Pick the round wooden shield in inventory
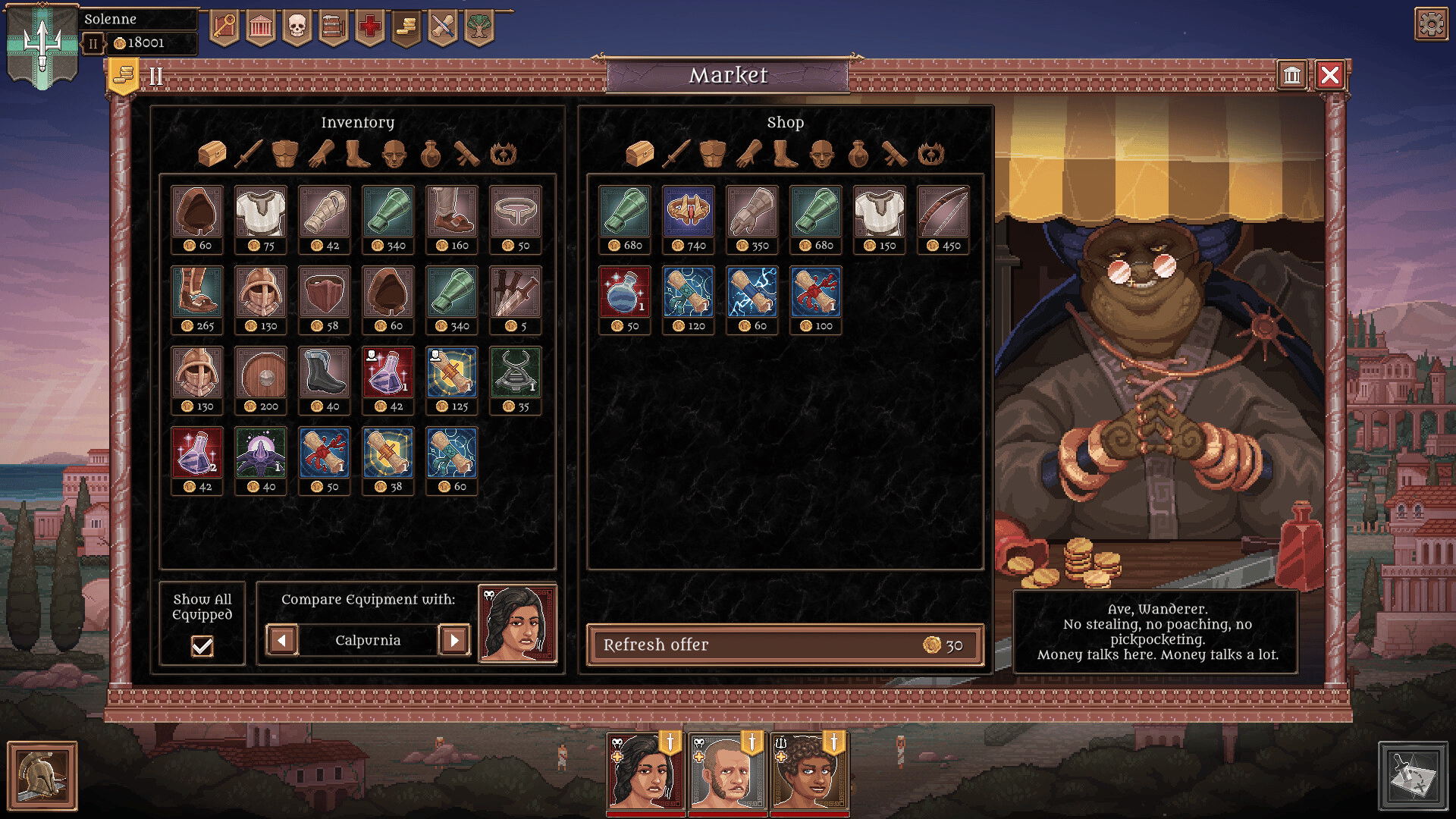The image size is (1456, 819). coord(260,373)
